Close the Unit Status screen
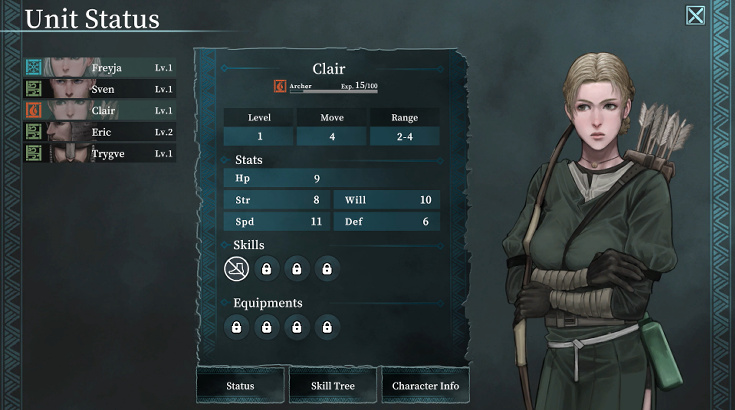This screenshot has width=735, height=410. [695, 15]
